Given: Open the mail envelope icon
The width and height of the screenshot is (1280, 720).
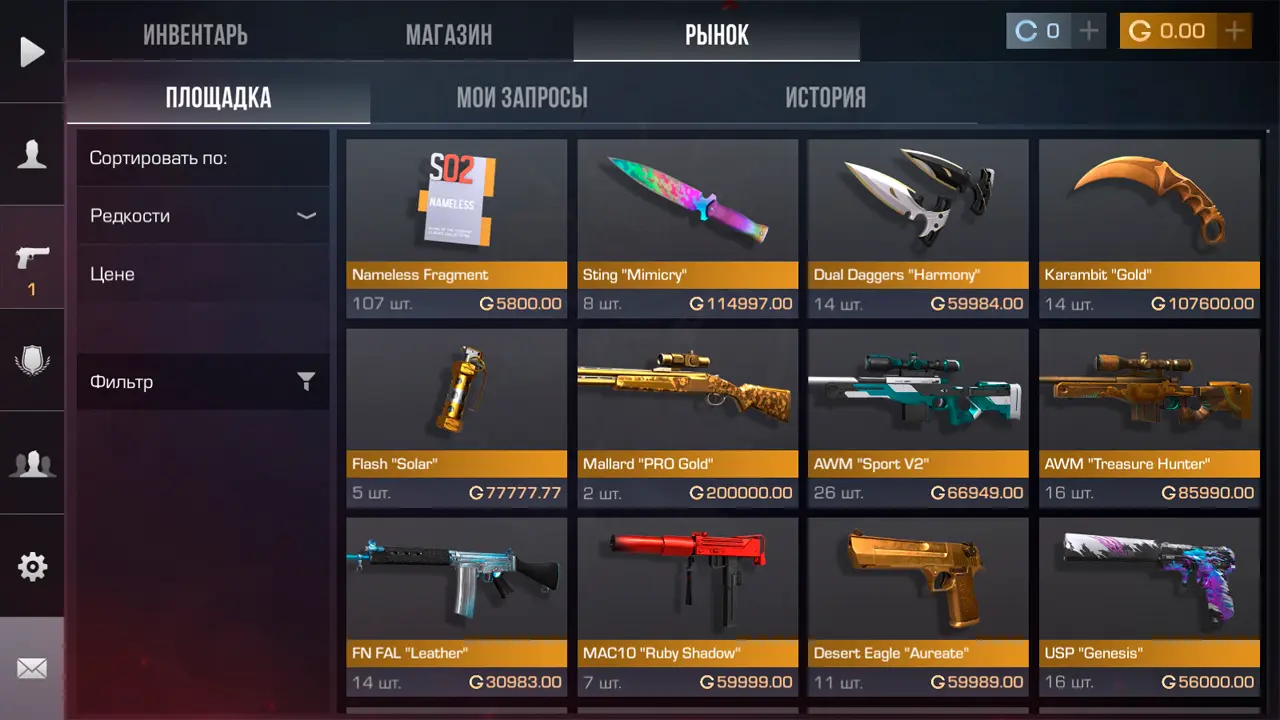Looking at the screenshot, I should [x=32, y=668].
